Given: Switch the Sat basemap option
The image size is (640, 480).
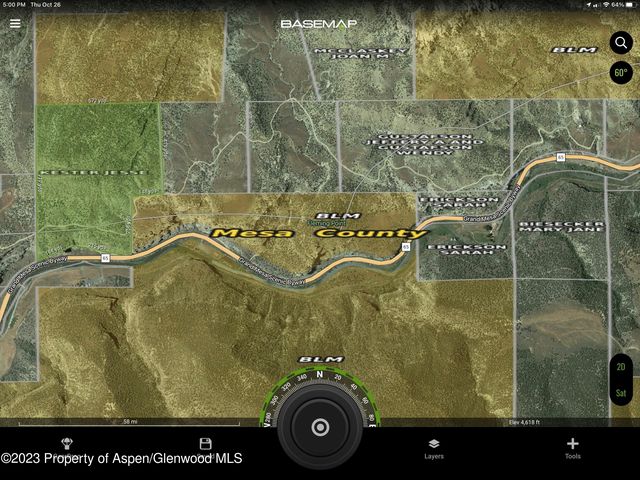Looking at the screenshot, I should (621, 393).
